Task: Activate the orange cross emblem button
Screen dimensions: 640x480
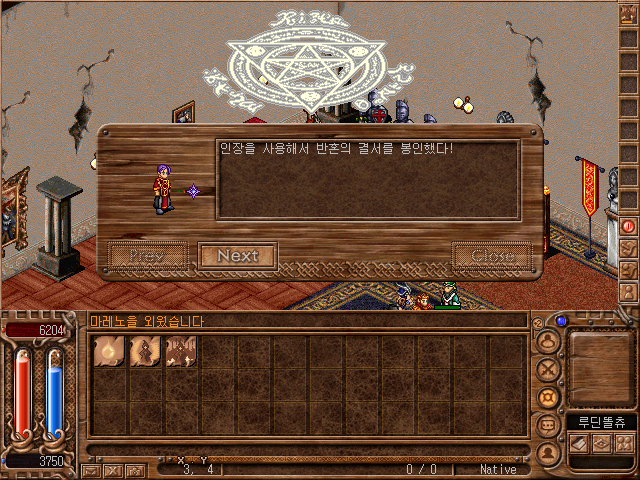Action: click(x=547, y=398)
